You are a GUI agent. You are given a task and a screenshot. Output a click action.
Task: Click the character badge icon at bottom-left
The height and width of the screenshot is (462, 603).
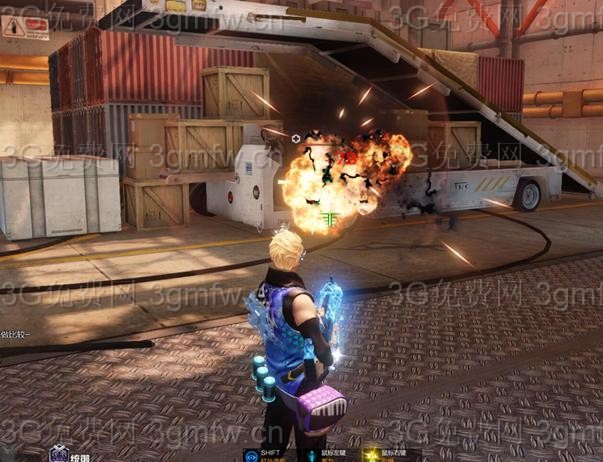coord(58,454)
